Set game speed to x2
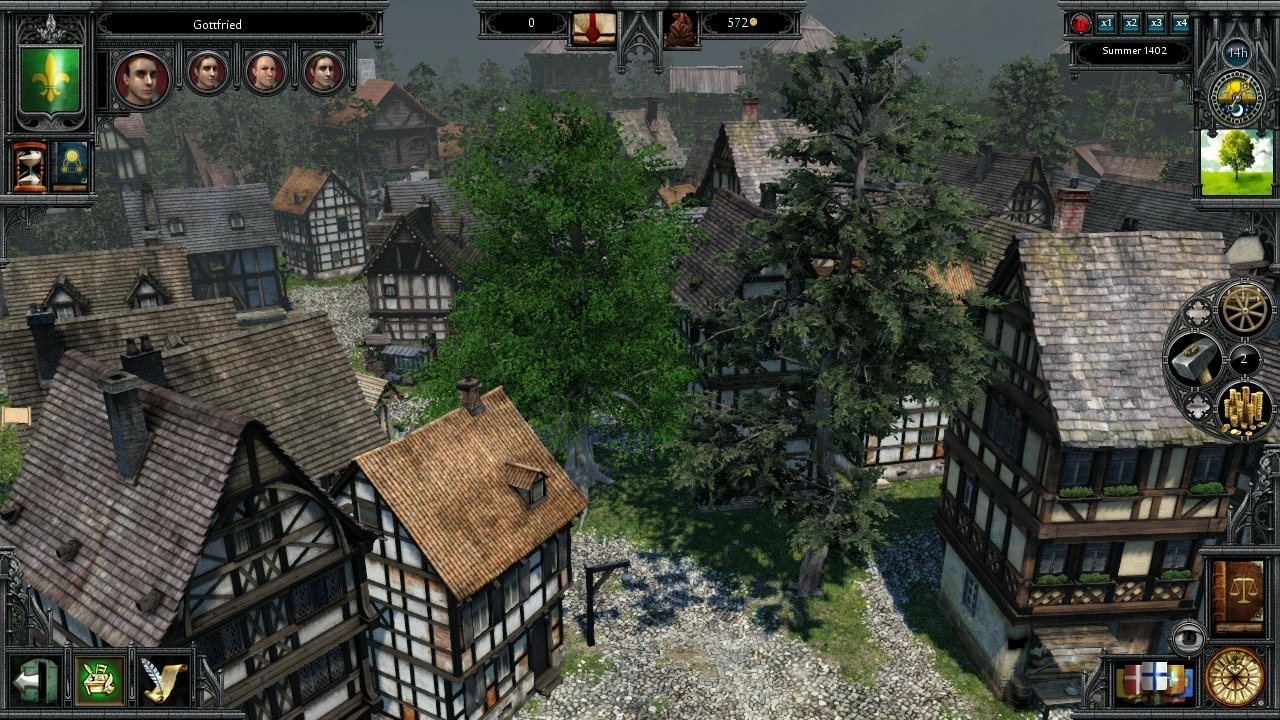Image resolution: width=1280 pixels, height=720 pixels. (x=1131, y=23)
